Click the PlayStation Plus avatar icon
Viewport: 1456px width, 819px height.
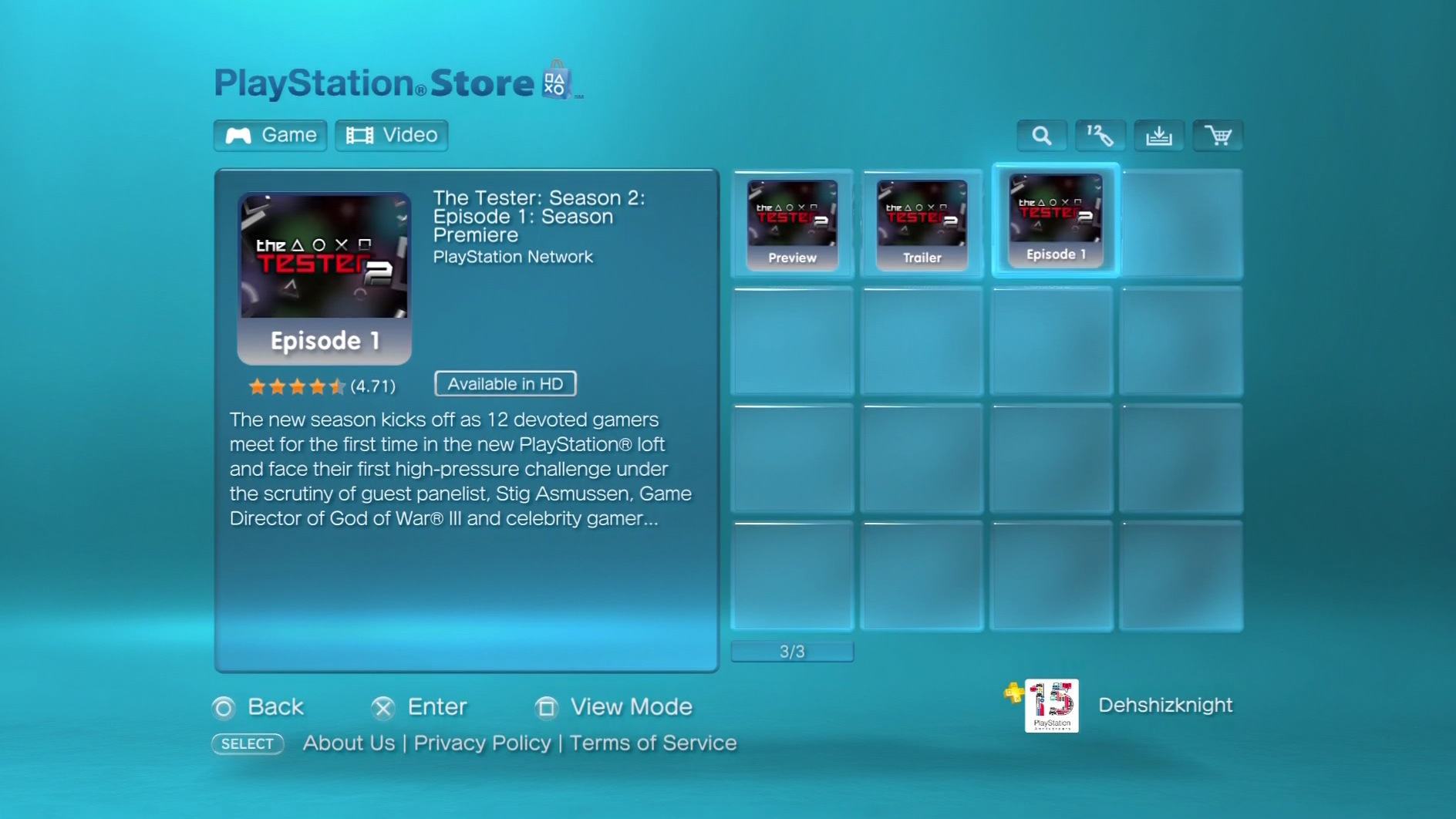click(1050, 705)
